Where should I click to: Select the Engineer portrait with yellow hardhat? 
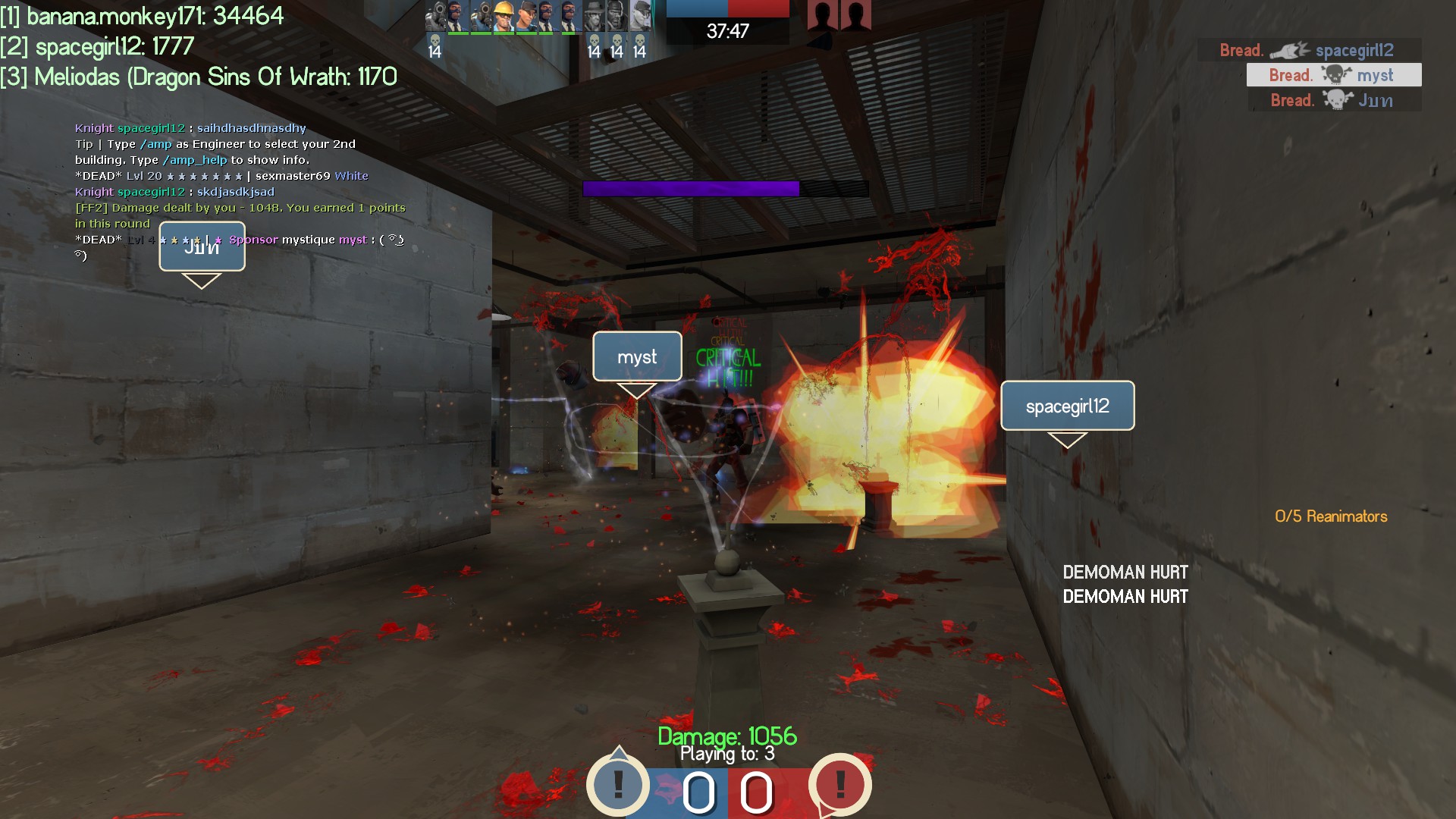[x=504, y=16]
